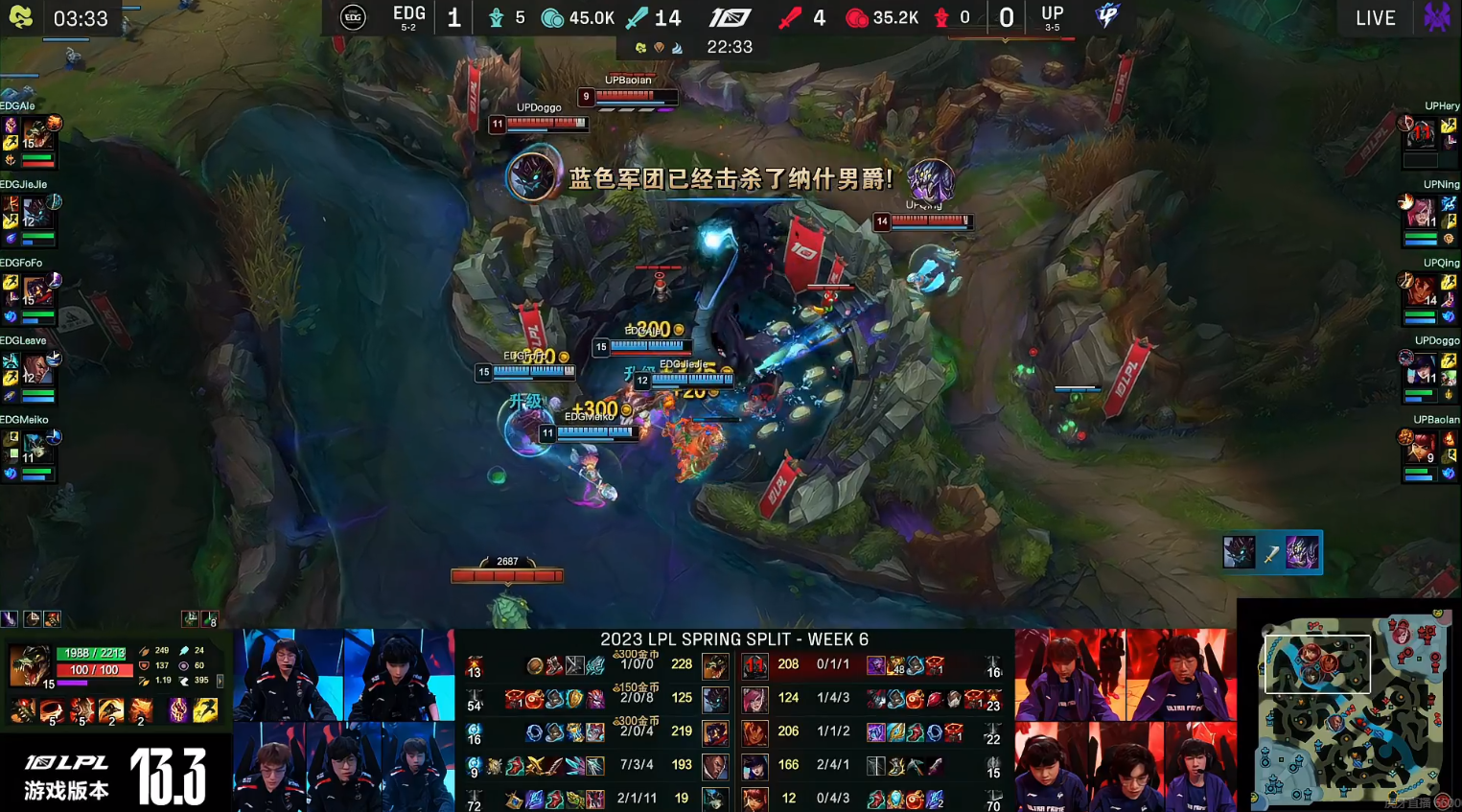1462x812 pixels.
Task: Click the dragon icons under the game timer
Action: (x=661, y=46)
